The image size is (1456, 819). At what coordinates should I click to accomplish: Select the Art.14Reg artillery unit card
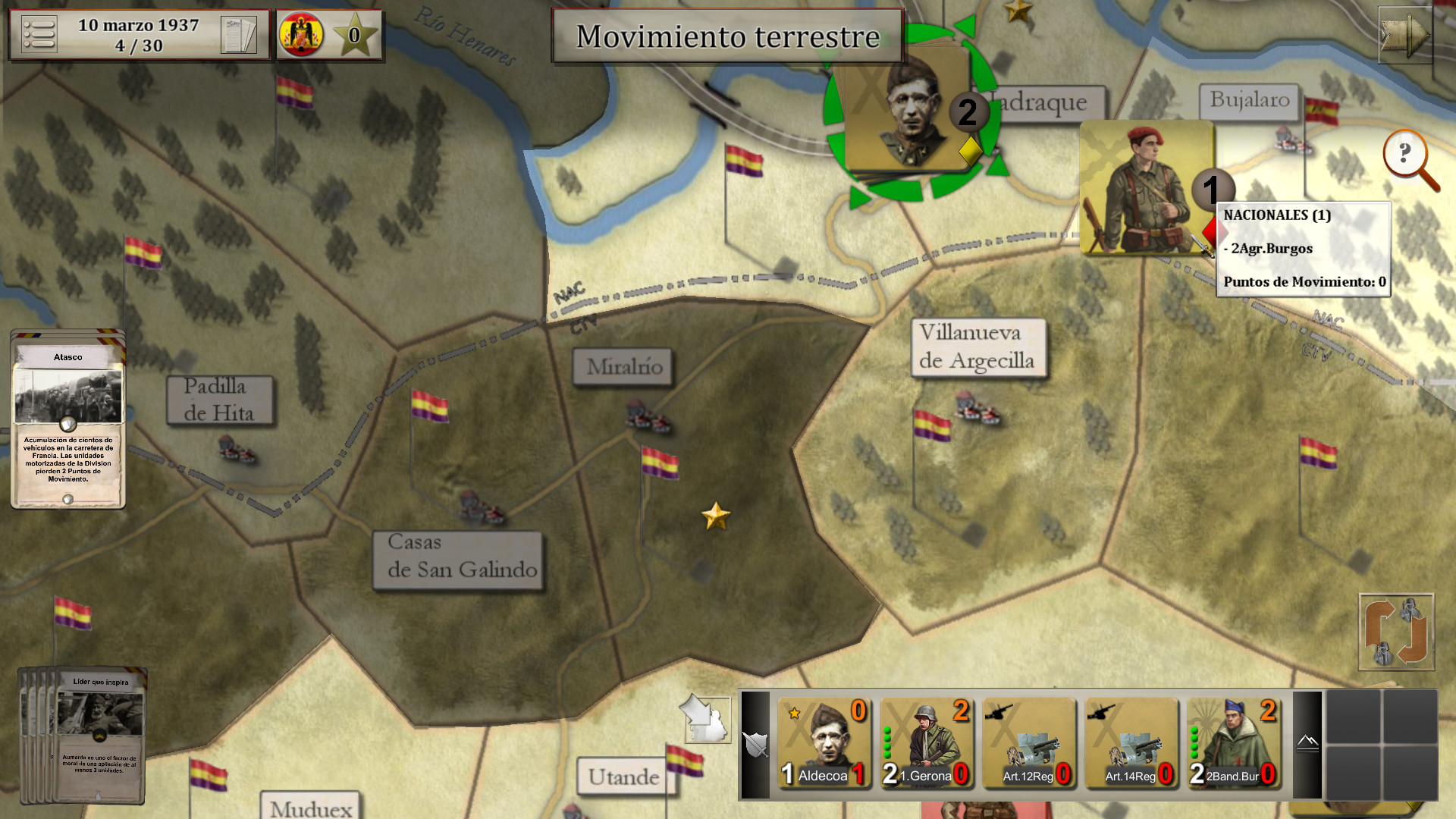point(1131,743)
